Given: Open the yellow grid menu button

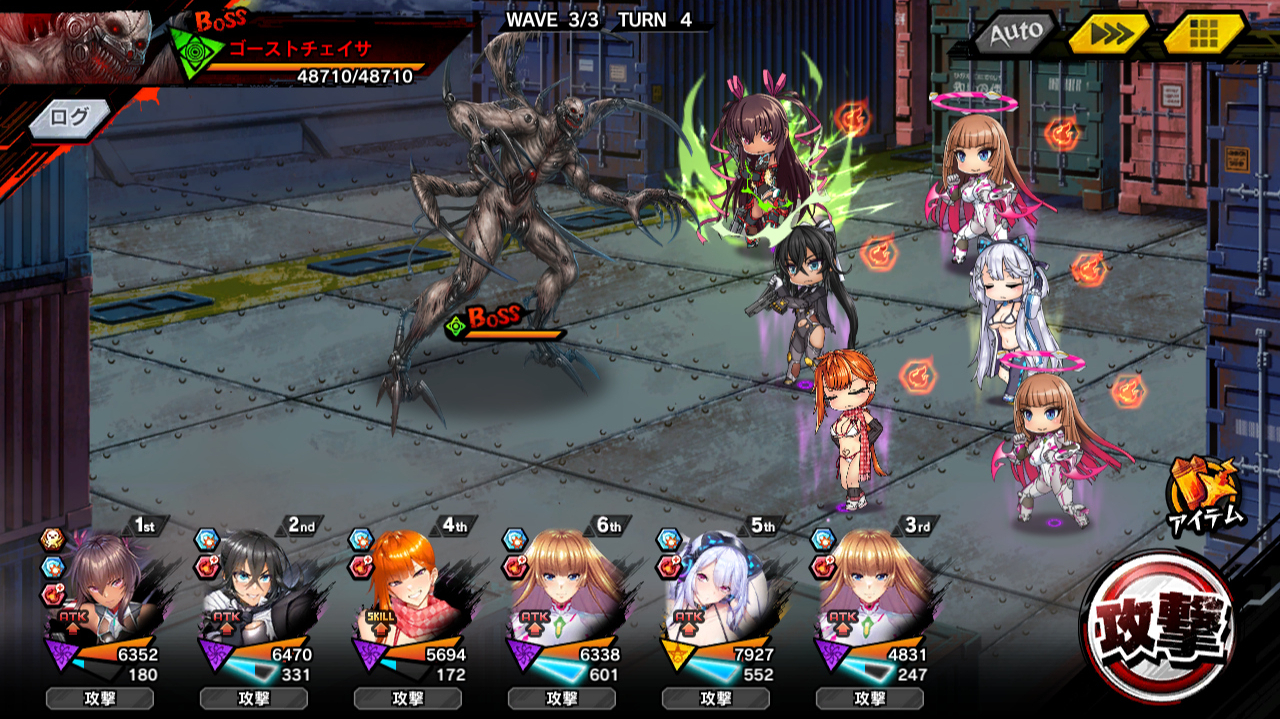Looking at the screenshot, I should (x=1204, y=34).
